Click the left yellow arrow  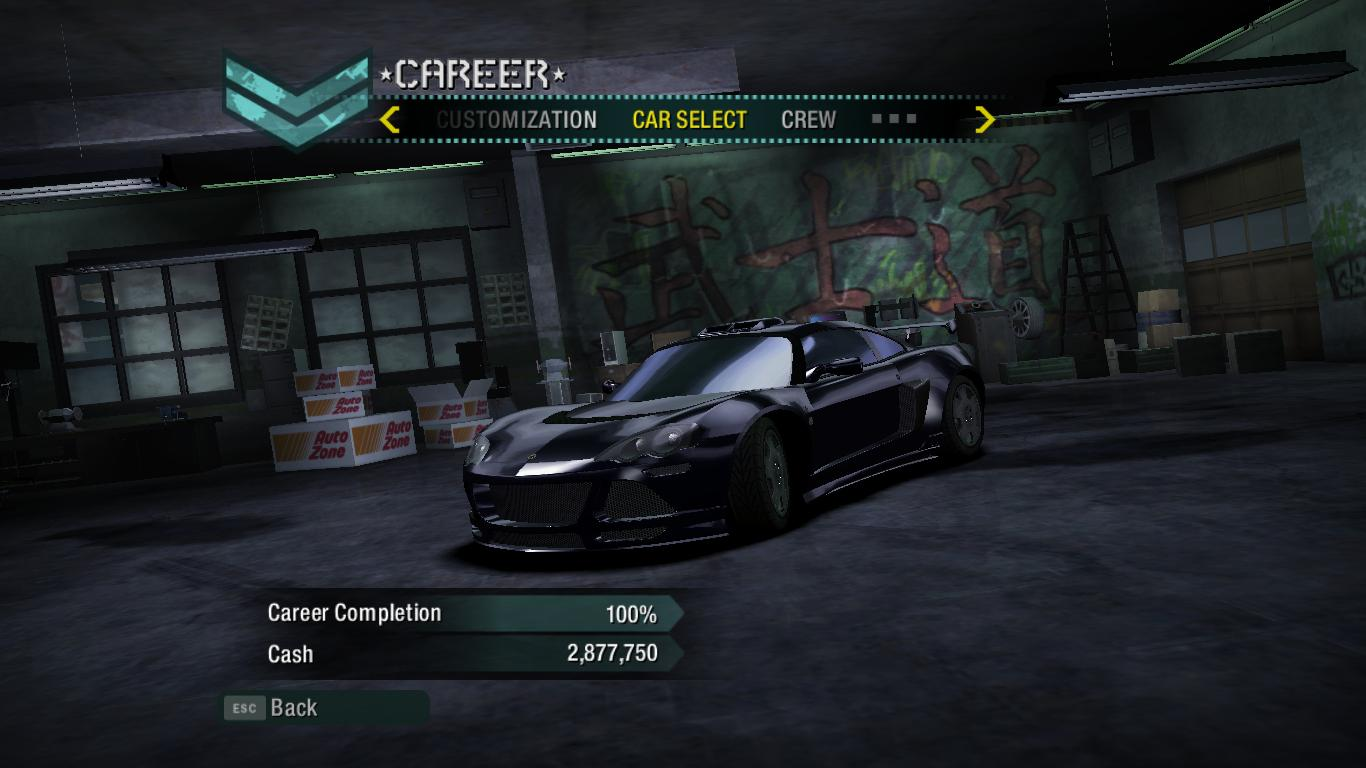point(390,120)
